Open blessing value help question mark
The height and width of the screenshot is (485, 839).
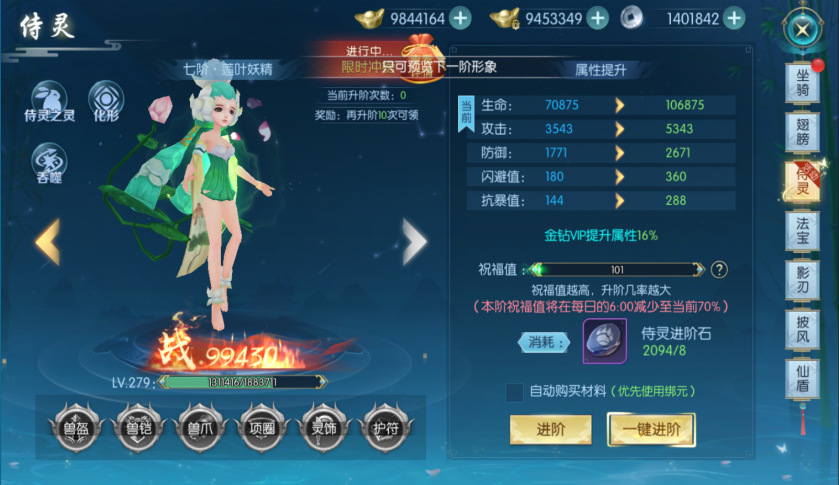(x=719, y=269)
